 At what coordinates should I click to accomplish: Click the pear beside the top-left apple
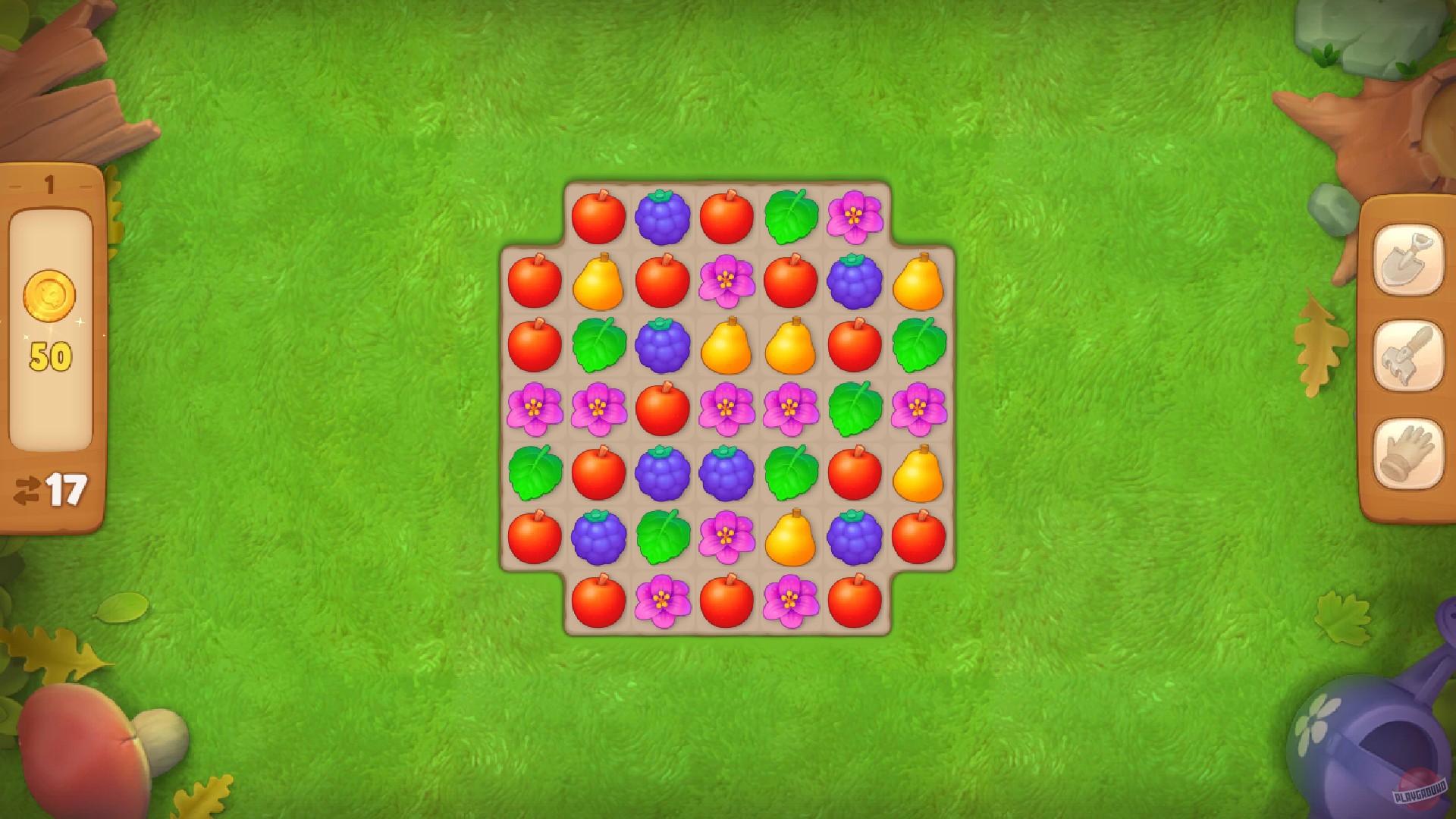click(598, 283)
